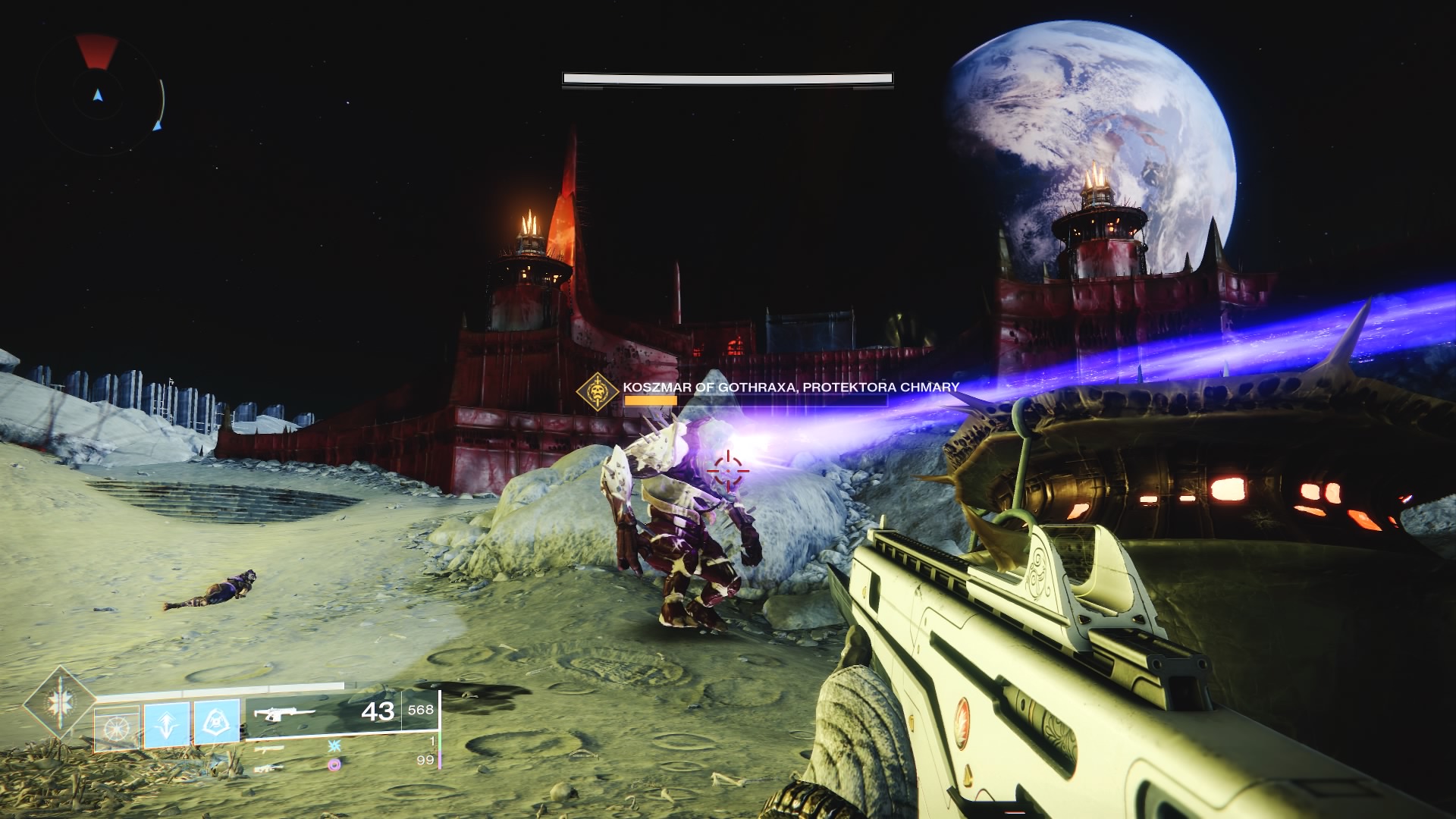Trigger the hooded class ability icon

pyautogui.click(x=217, y=722)
